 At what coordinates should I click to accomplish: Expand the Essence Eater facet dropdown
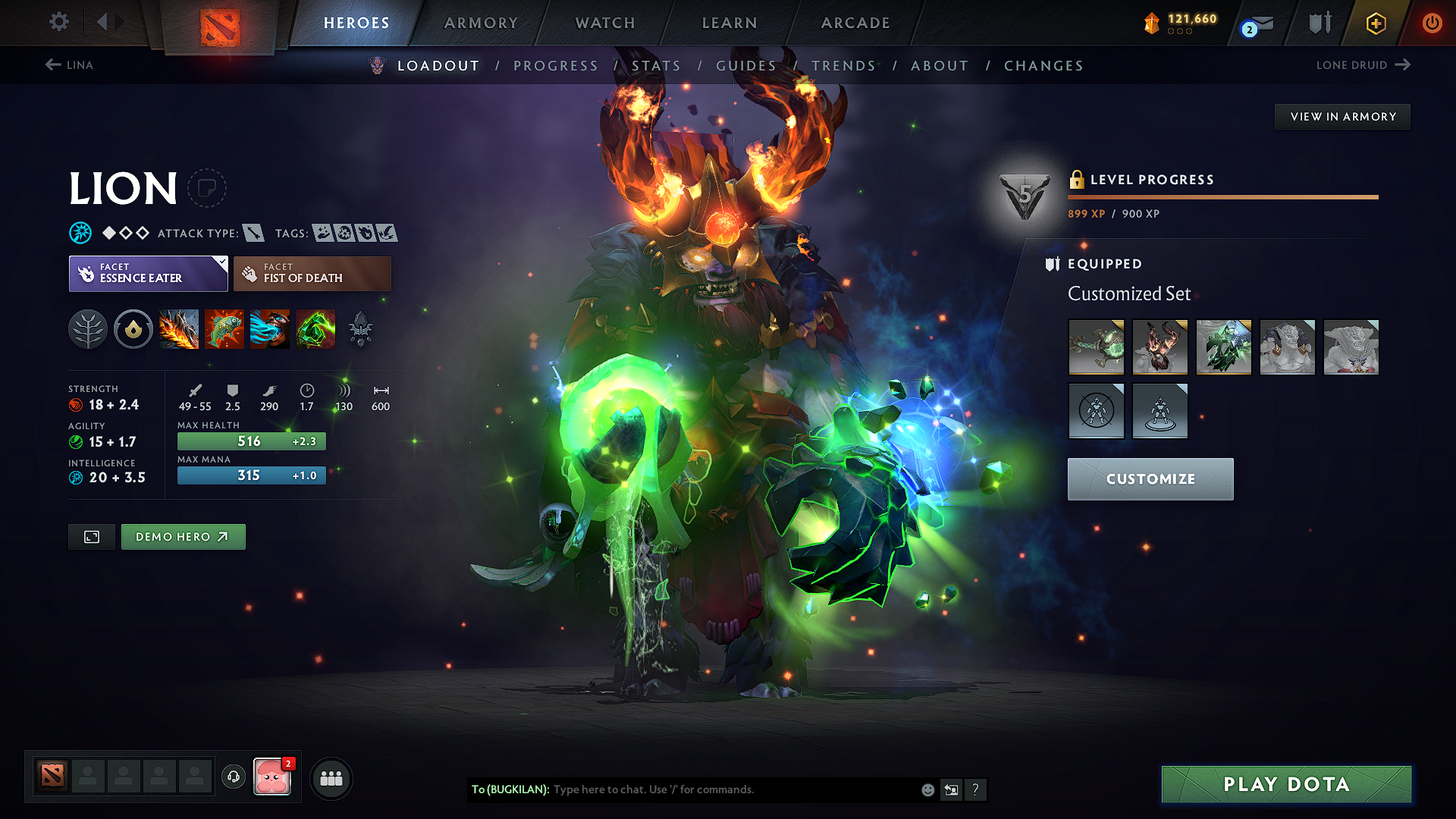point(220,265)
